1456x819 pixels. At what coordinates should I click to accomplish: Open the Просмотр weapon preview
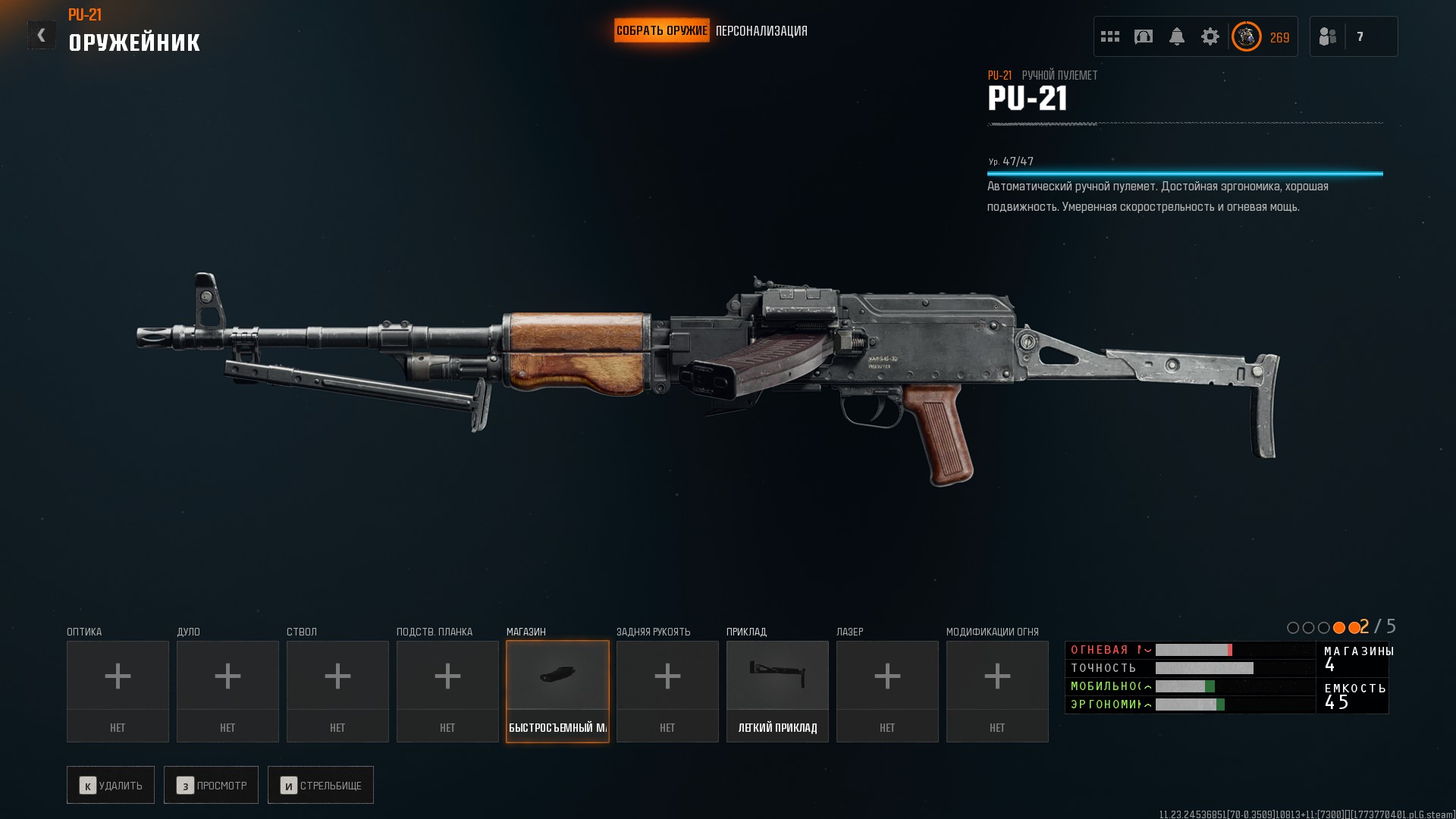pos(211,785)
